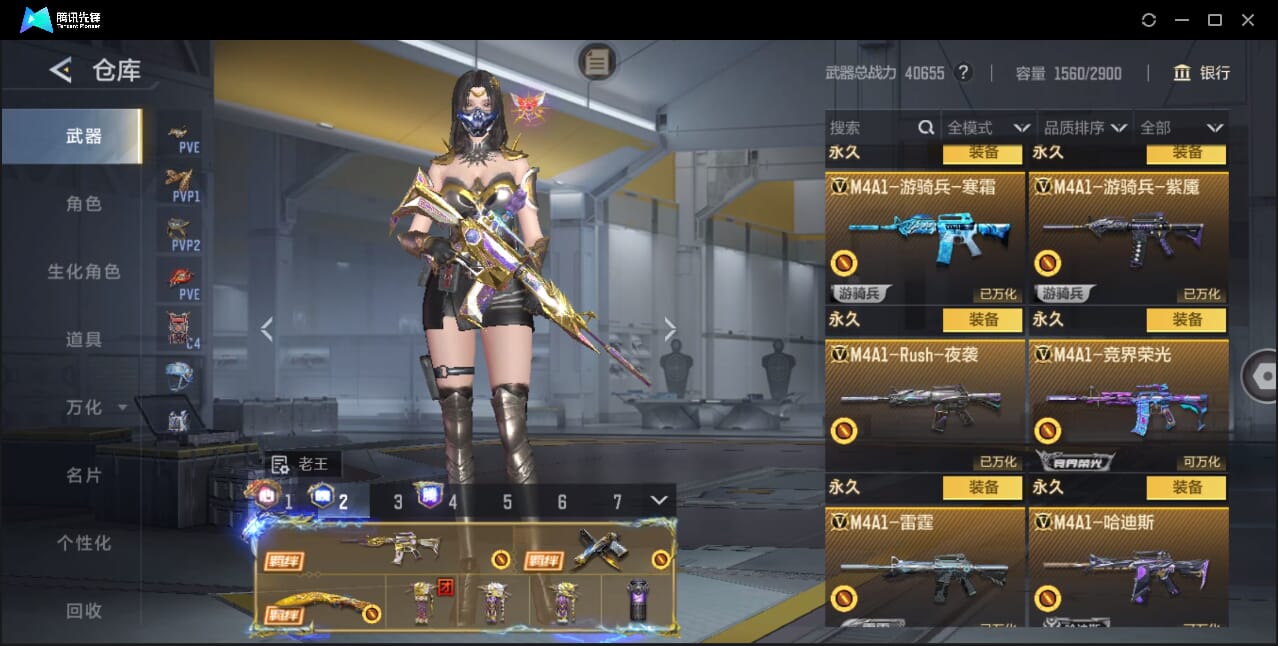Rotate character view with the right arrow
This screenshot has width=1278, height=646.
click(670, 329)
